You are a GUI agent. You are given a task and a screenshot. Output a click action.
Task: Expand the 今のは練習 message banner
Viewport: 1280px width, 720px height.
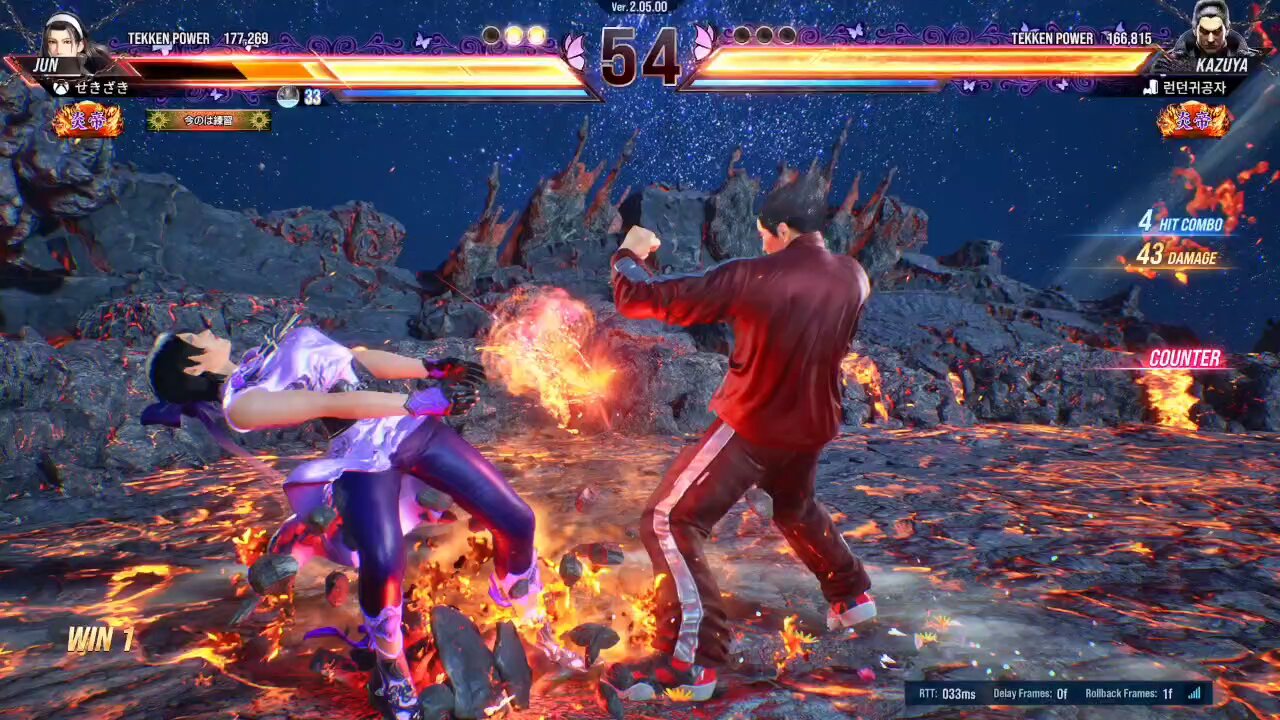coord(207,120)
